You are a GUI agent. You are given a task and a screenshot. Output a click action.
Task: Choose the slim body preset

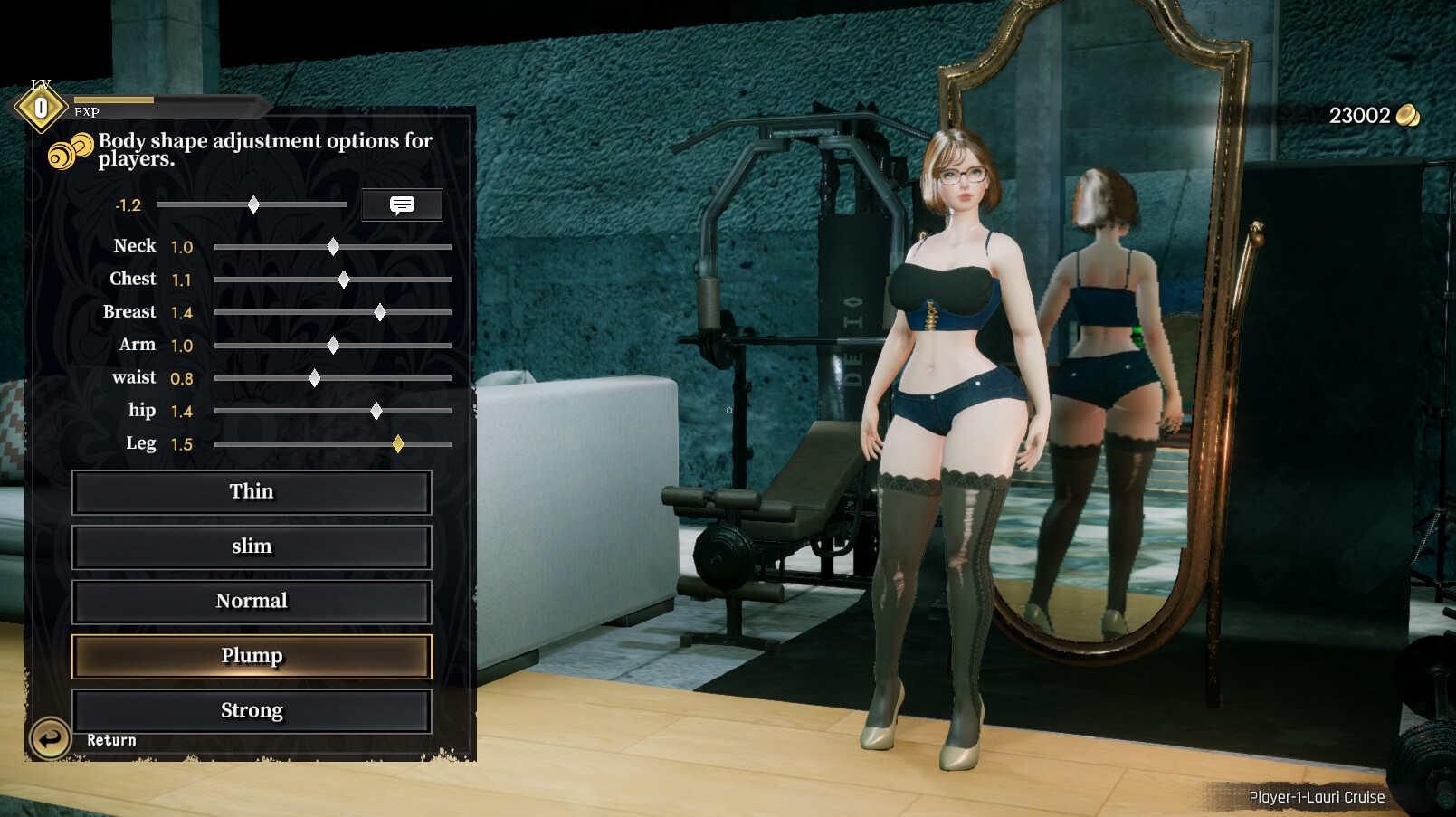coord(252,547)
